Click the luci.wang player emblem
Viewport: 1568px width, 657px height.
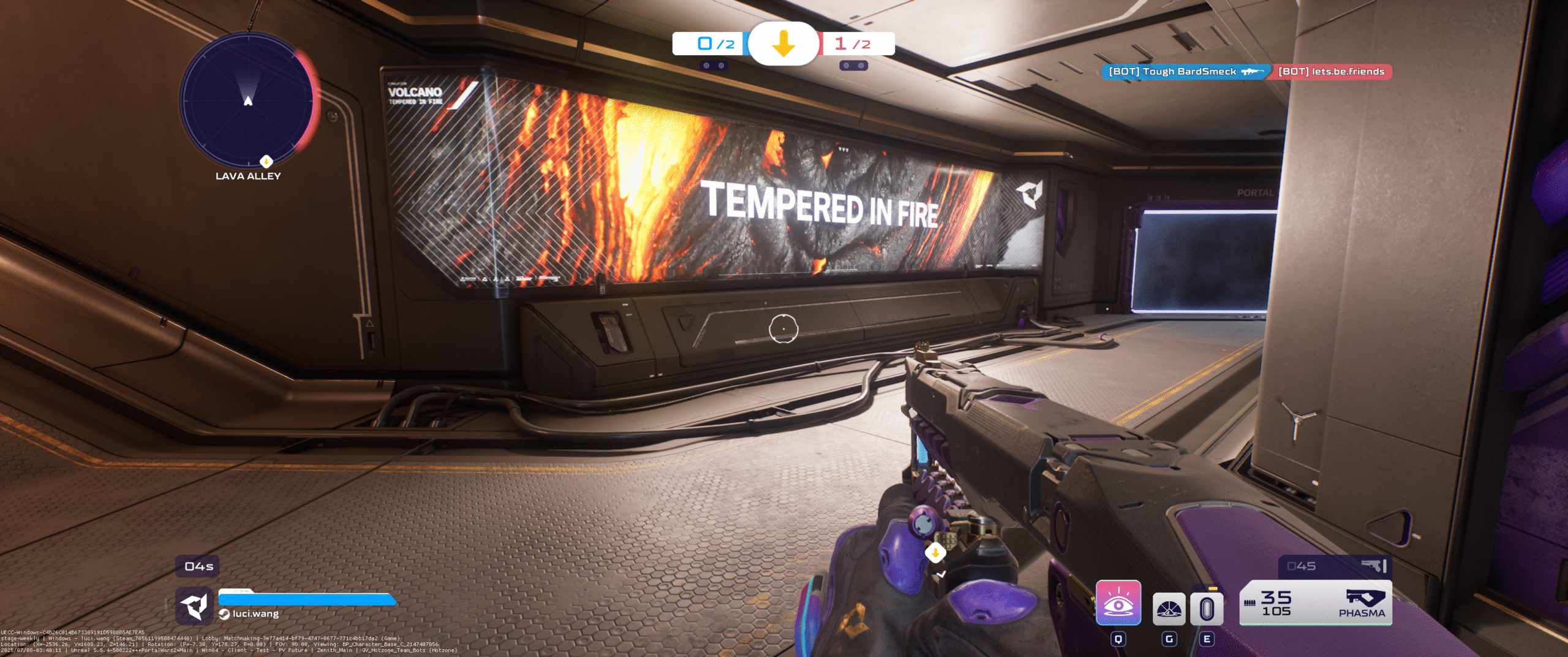194,606
